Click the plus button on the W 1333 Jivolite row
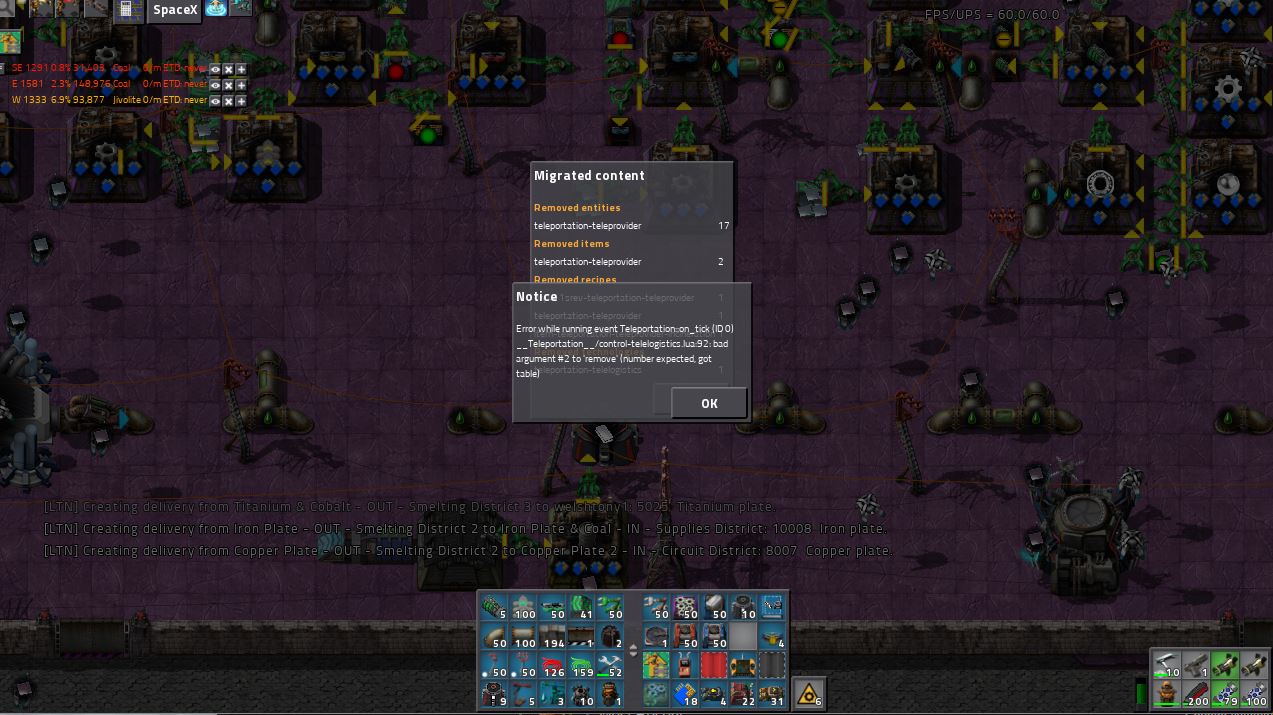 [241, 101]
